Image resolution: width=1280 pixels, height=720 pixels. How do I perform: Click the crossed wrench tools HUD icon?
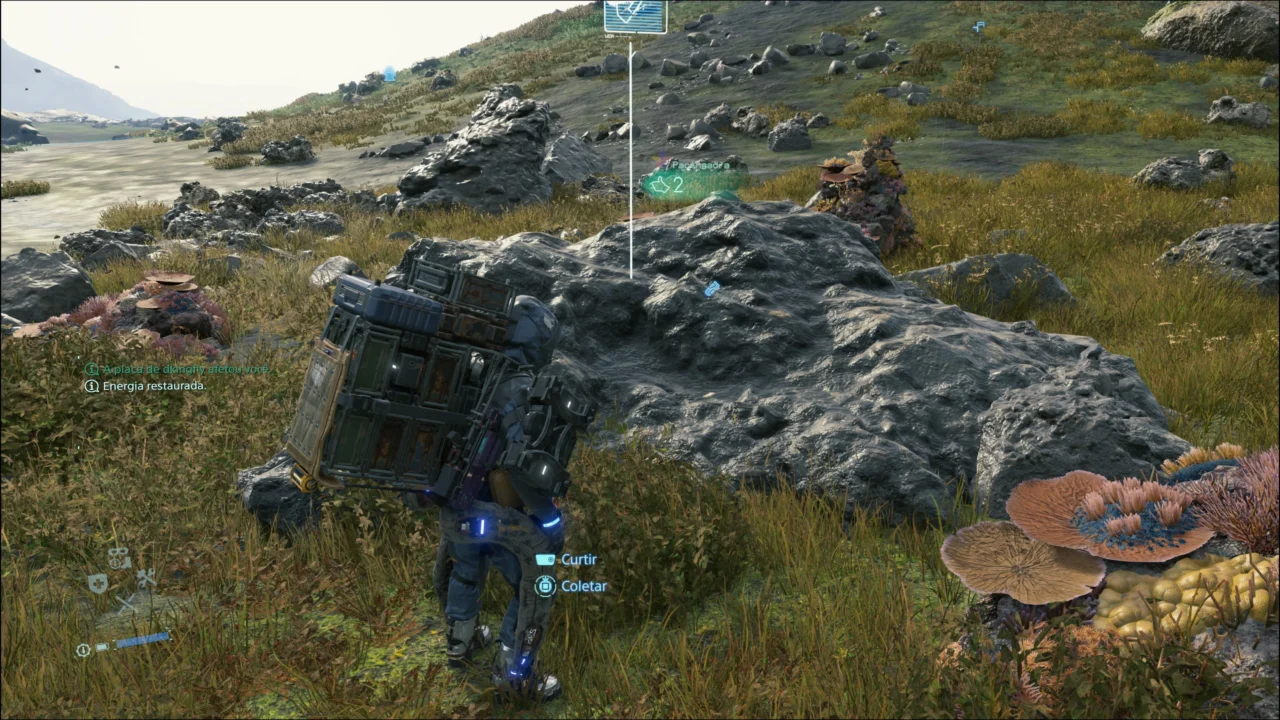tap(146, 578)
